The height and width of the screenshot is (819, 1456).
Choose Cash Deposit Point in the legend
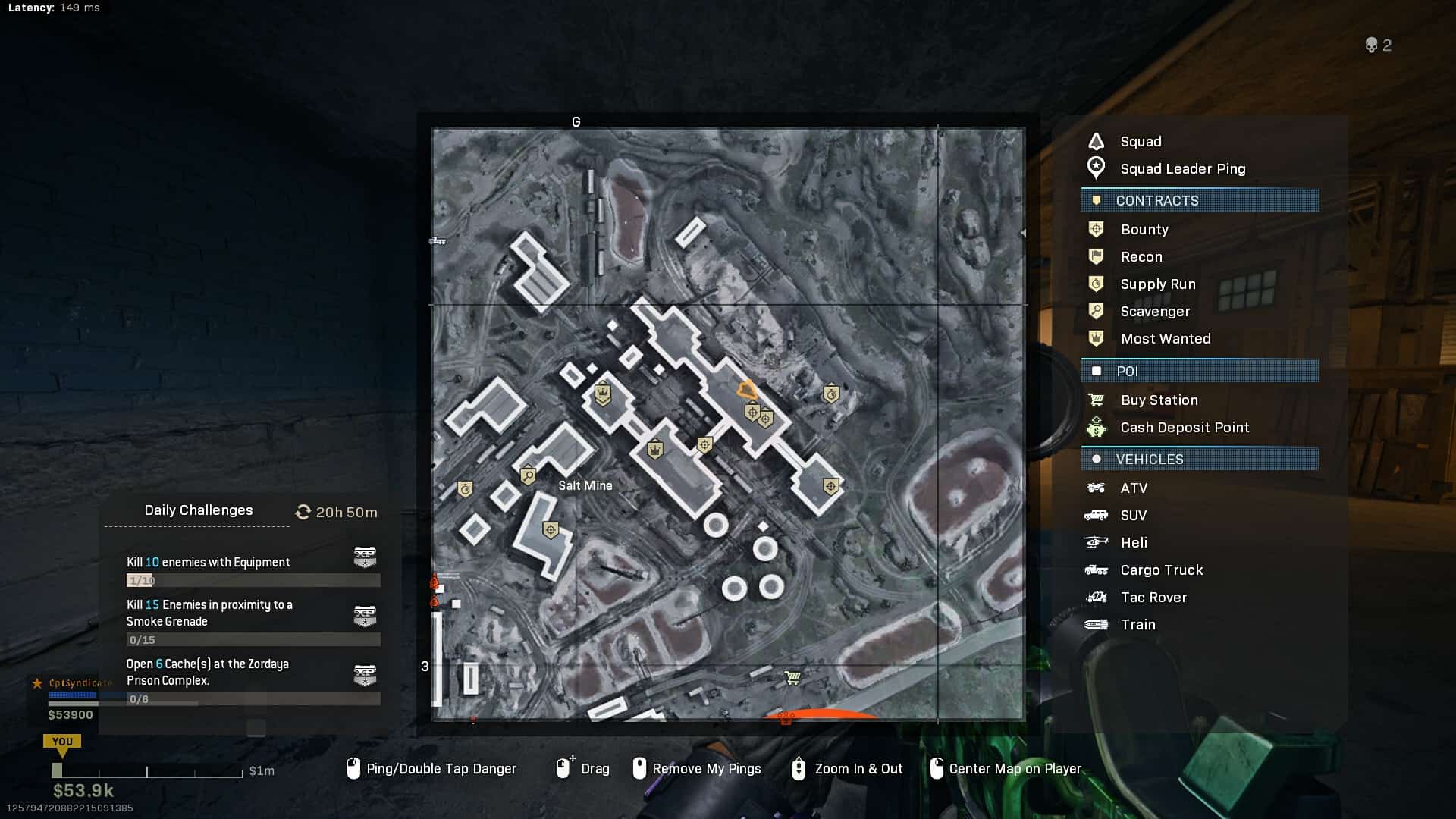tap(1184, 427)
